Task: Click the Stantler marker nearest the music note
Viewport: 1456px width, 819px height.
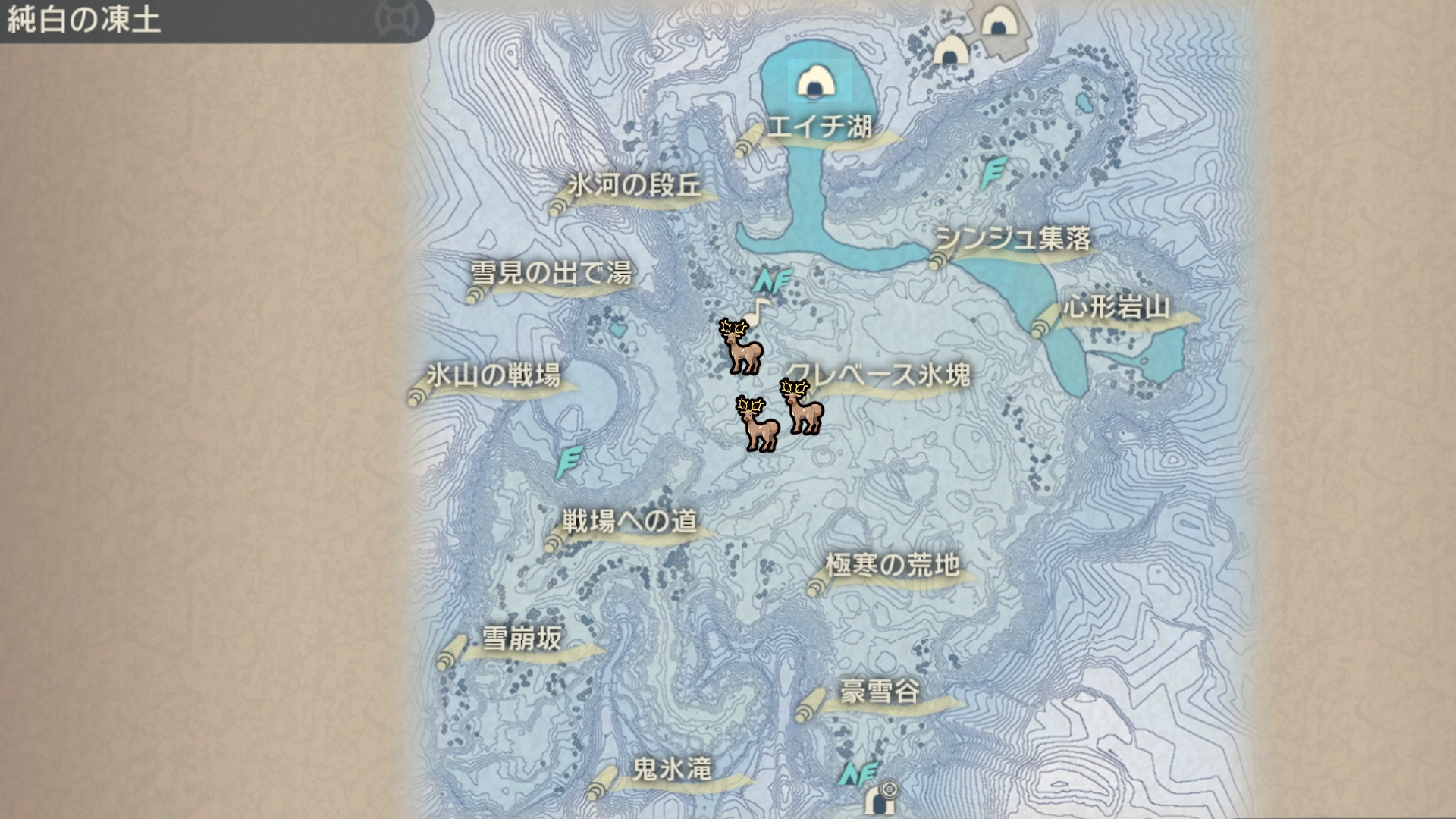Action: coord(741,347)
